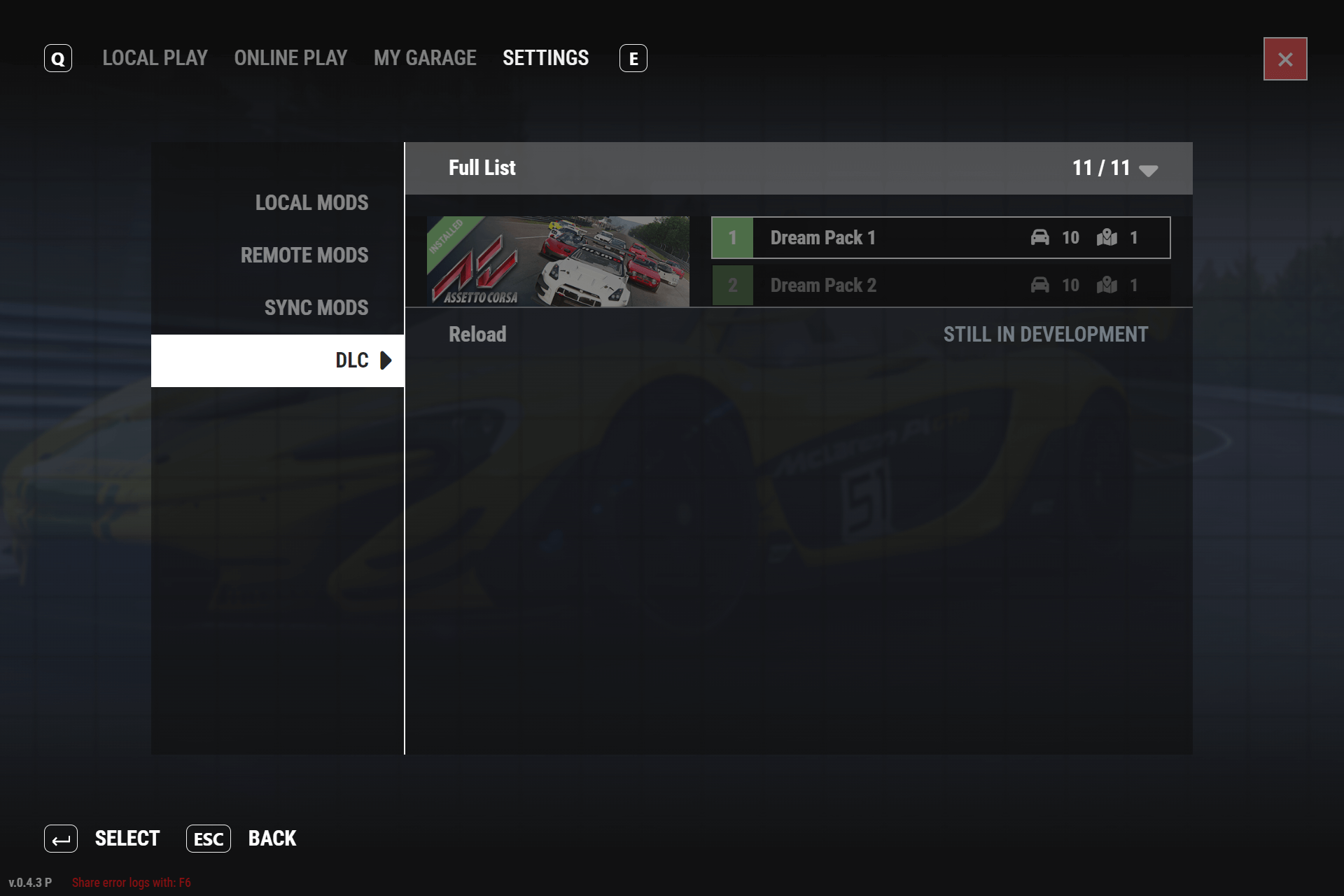
Task: Switch to Online Play tab
Action: (290, 58)
